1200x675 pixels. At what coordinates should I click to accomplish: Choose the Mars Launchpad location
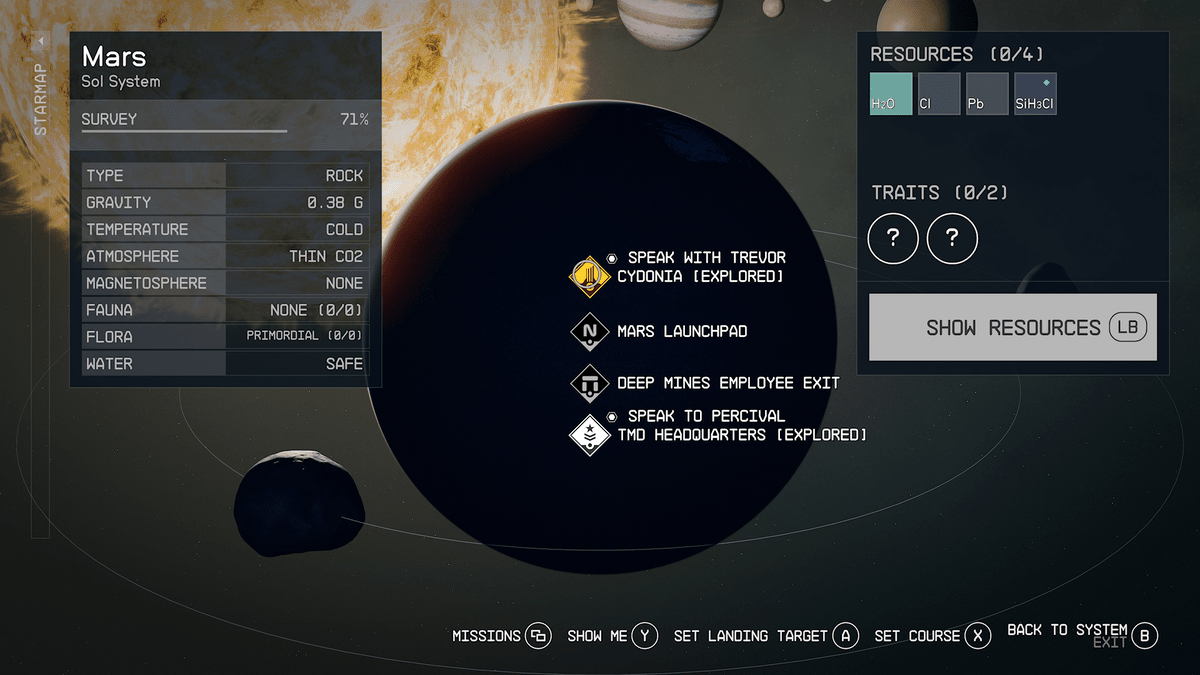coord(590,331)
